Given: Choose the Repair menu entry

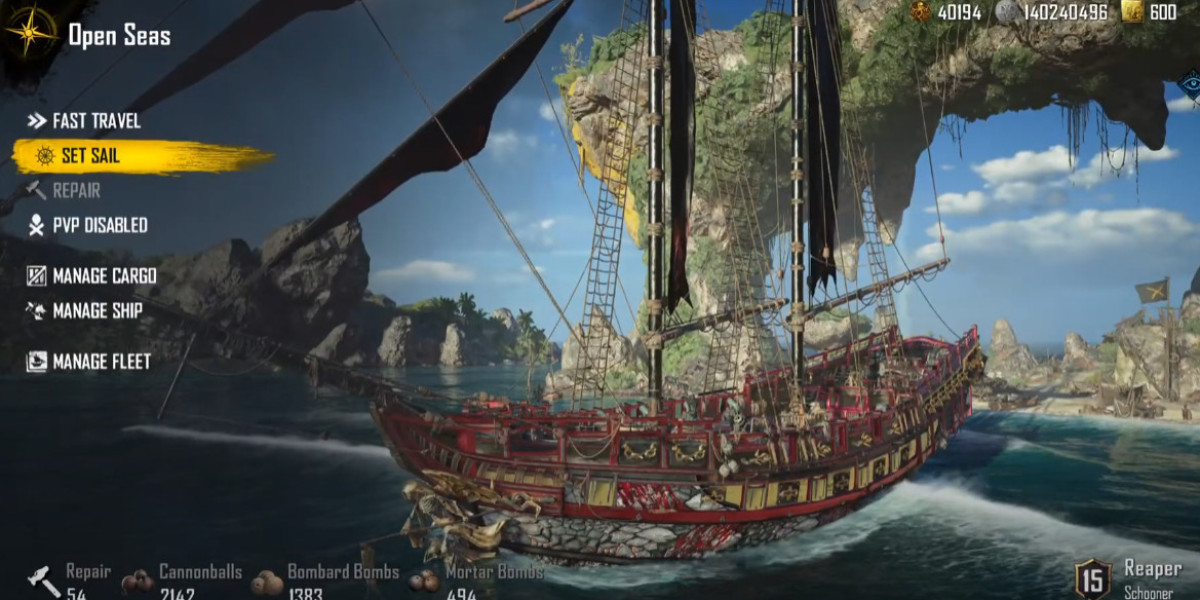Looking at the screenshot, I should click(75, 190).
